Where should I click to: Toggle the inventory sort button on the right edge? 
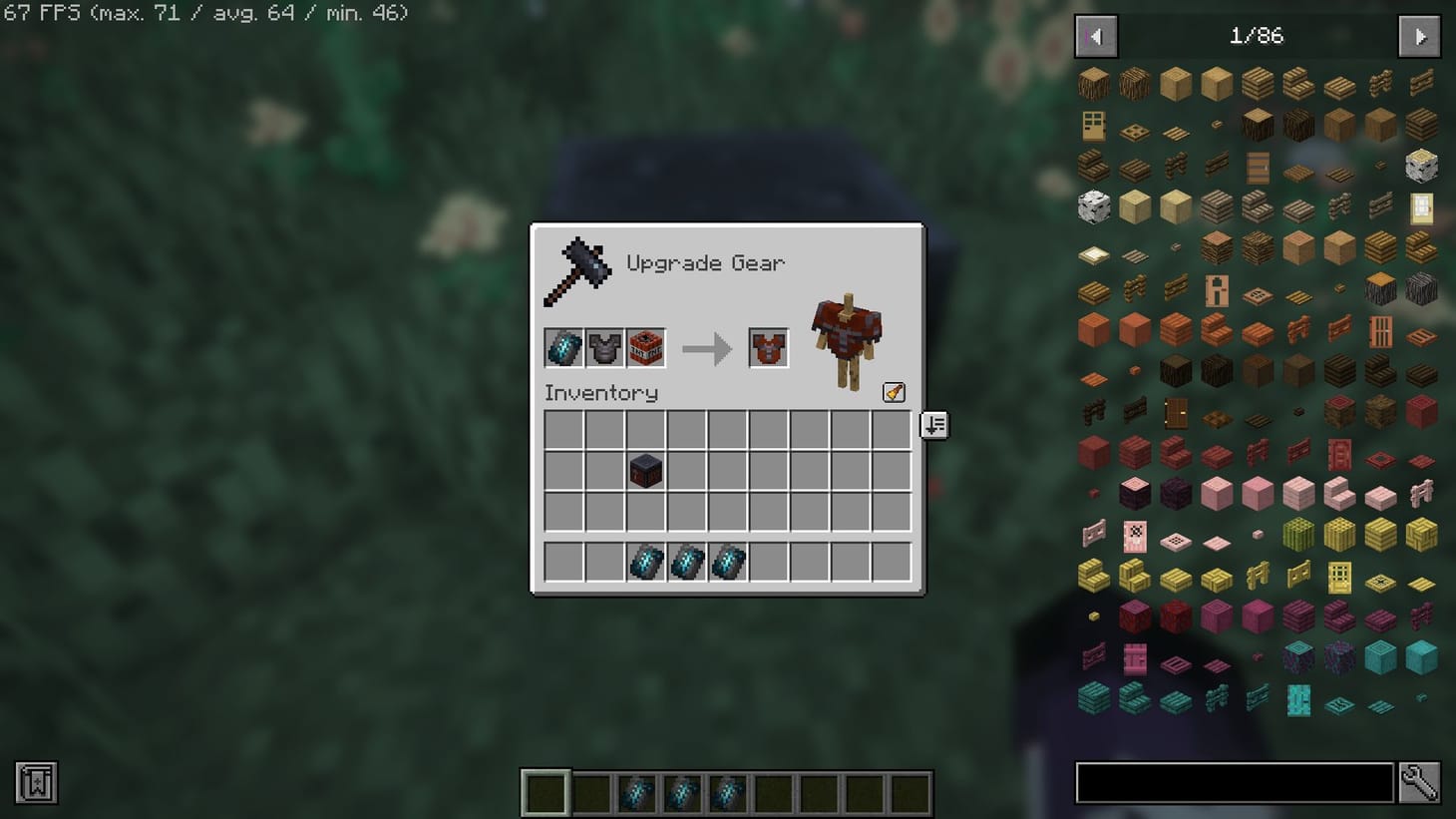tap(932, 425)
